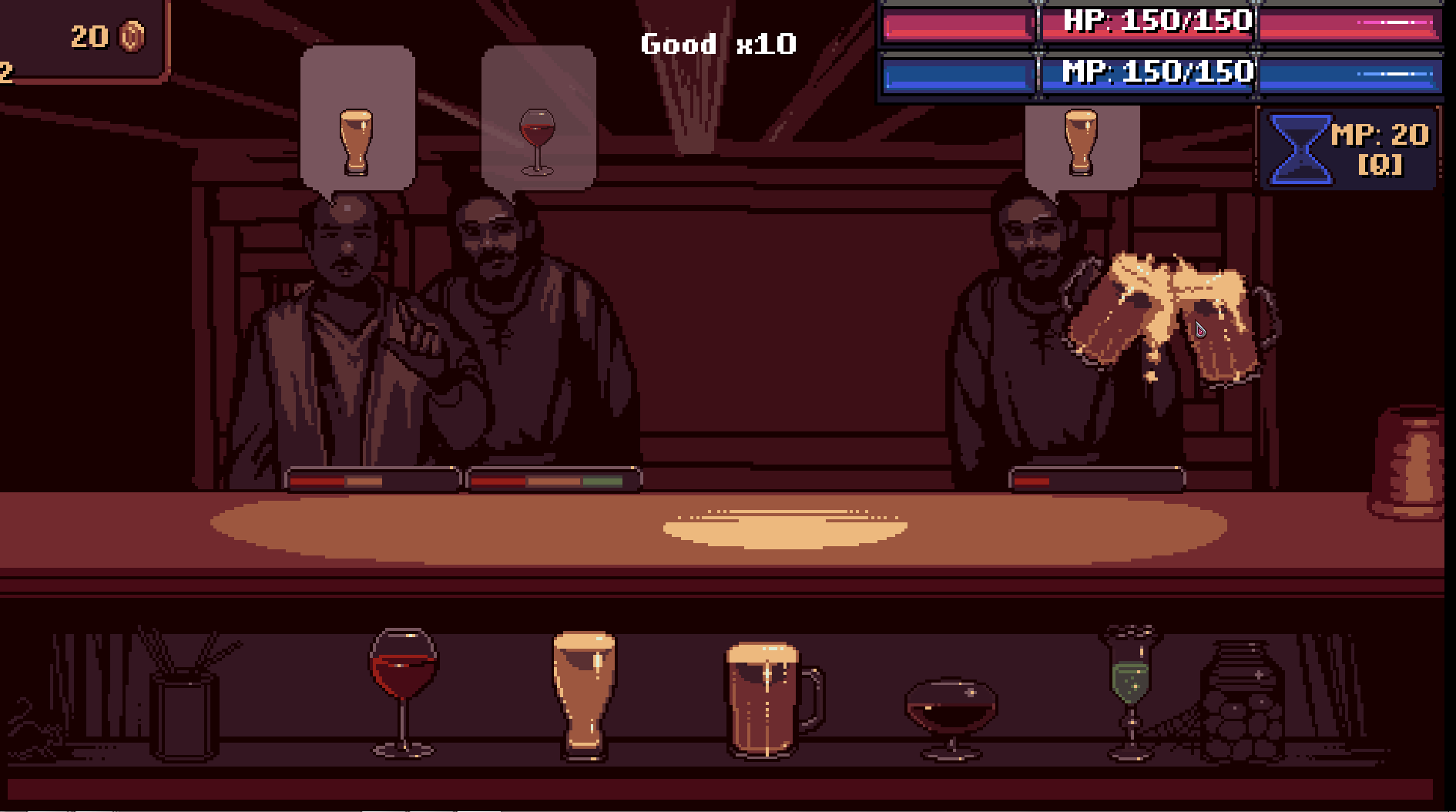Select the dark wide-bowled snifter drink

(x=951, y=714)
